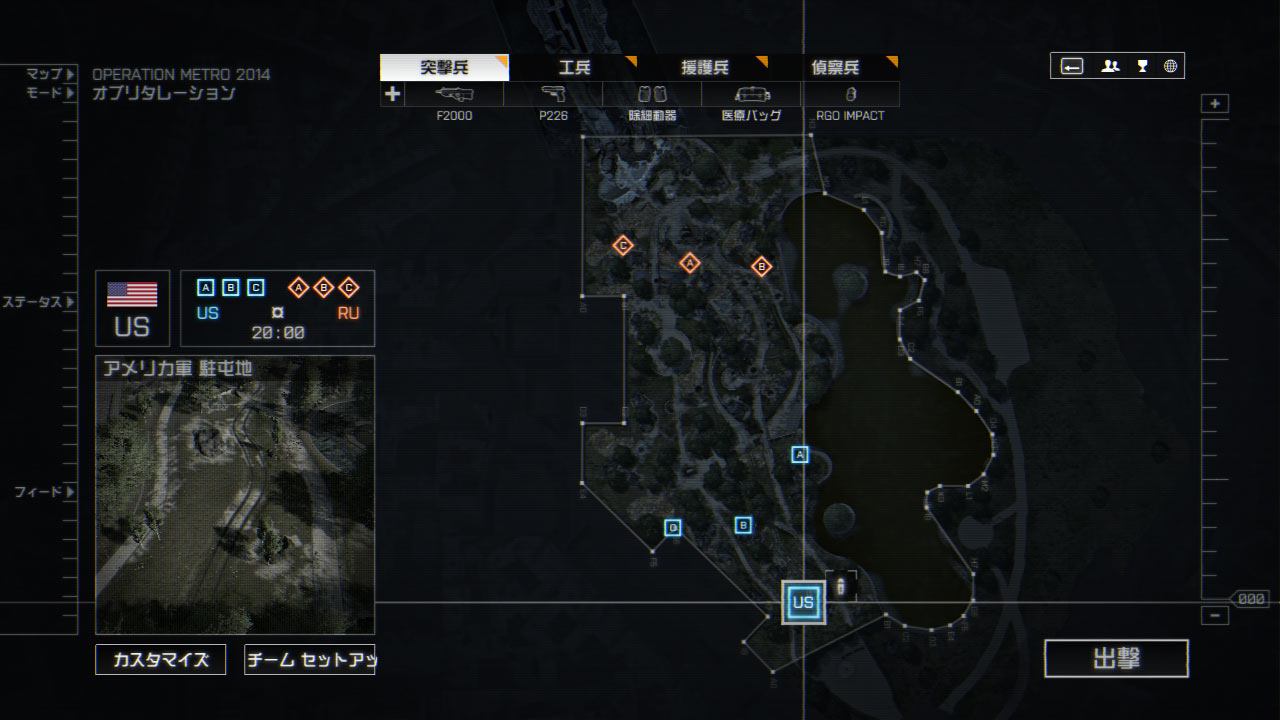
Task: Open the カスタマイズ loadout button
Action: pyautogui.click(x=161, y=660)
